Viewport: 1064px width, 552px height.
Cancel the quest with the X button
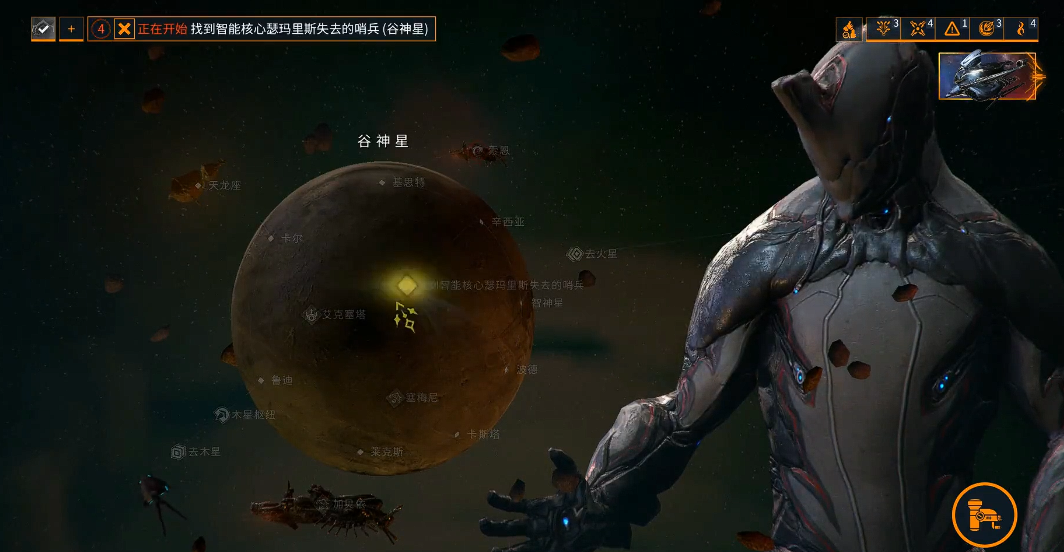click(x=124, y=29)
